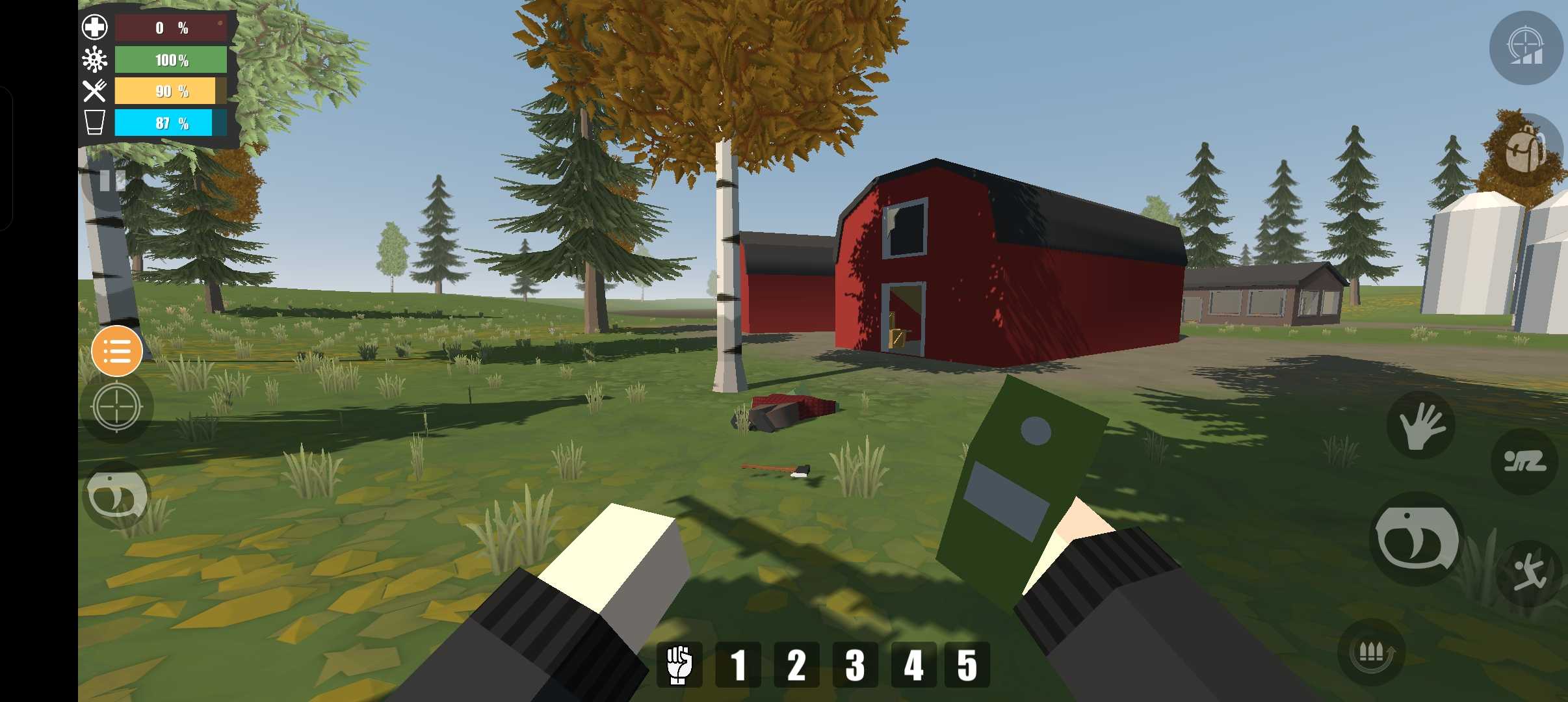Viewport: 1568px width, 702px height.
Task: Toggle the prone stance button
Action: click(x=1524, y=461)
